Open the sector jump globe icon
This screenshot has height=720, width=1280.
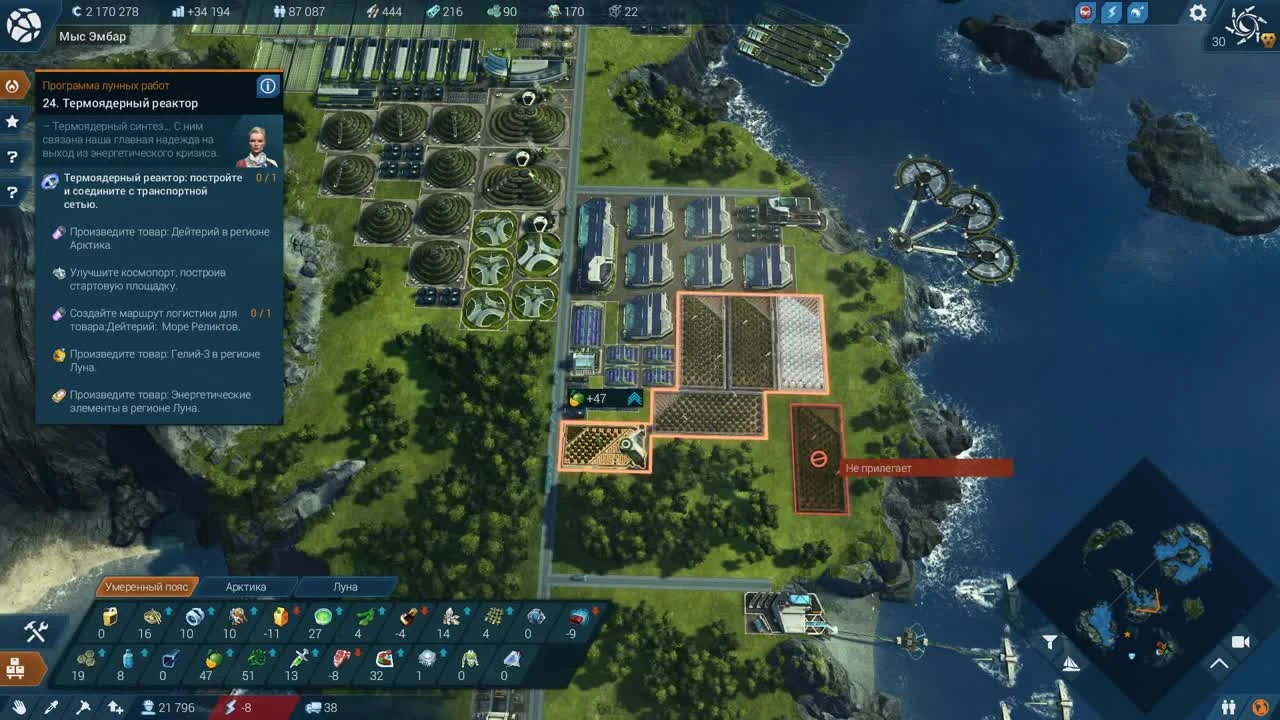pos(1261,706)
